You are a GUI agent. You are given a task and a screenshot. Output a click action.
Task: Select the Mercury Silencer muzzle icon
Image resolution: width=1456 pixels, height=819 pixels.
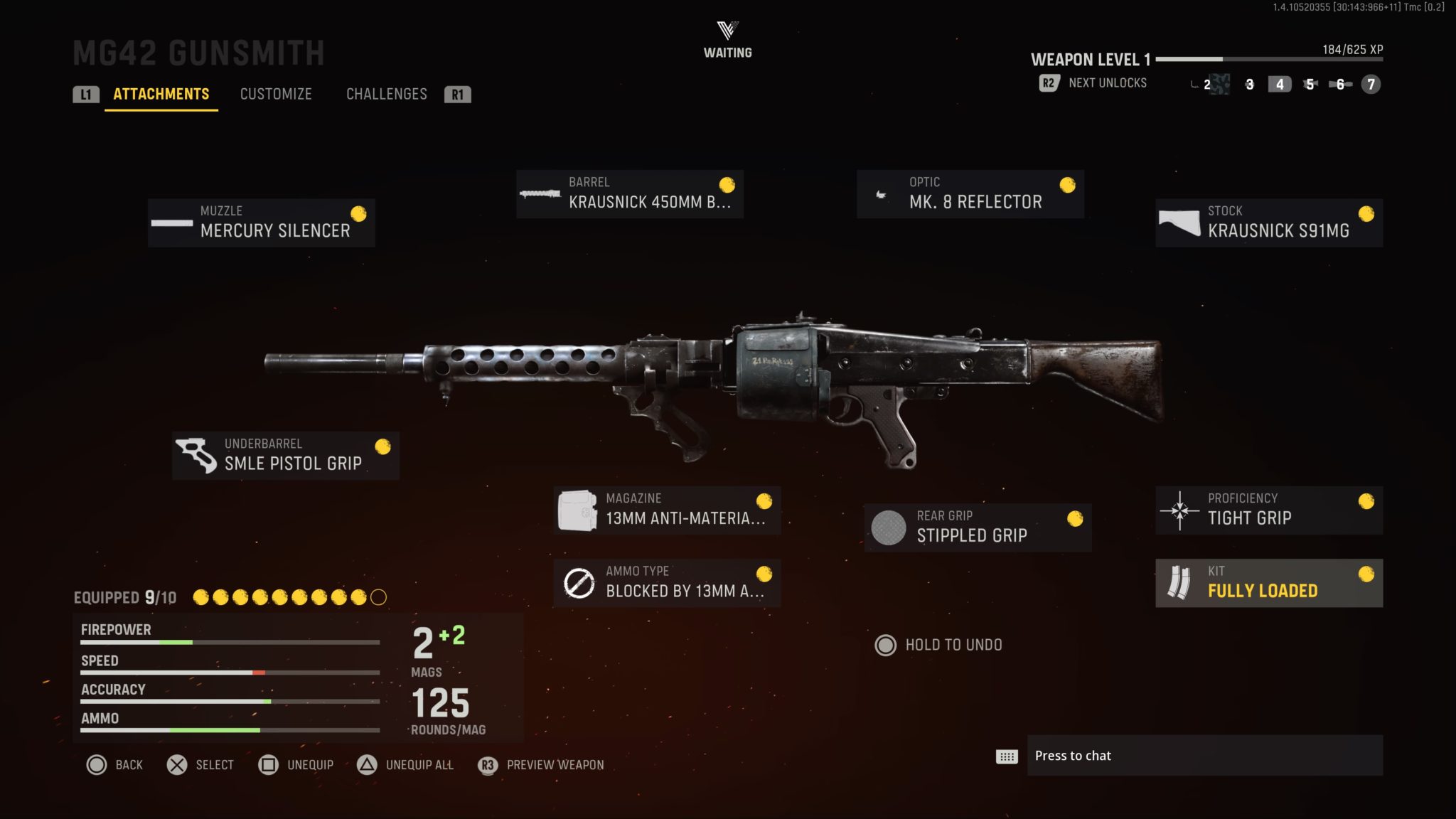[x=171, y=224]
